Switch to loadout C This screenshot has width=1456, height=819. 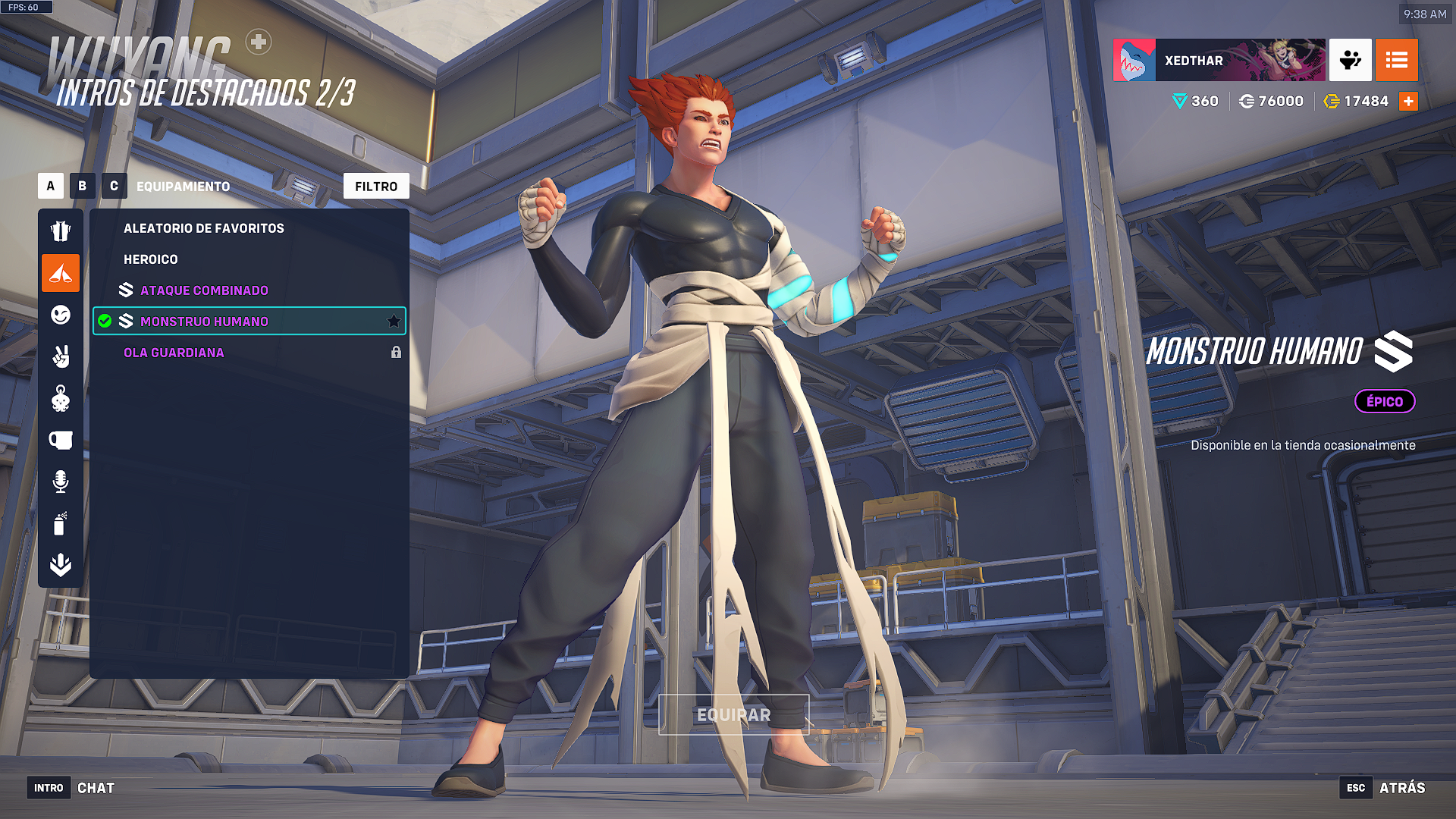tap(115, 186)
